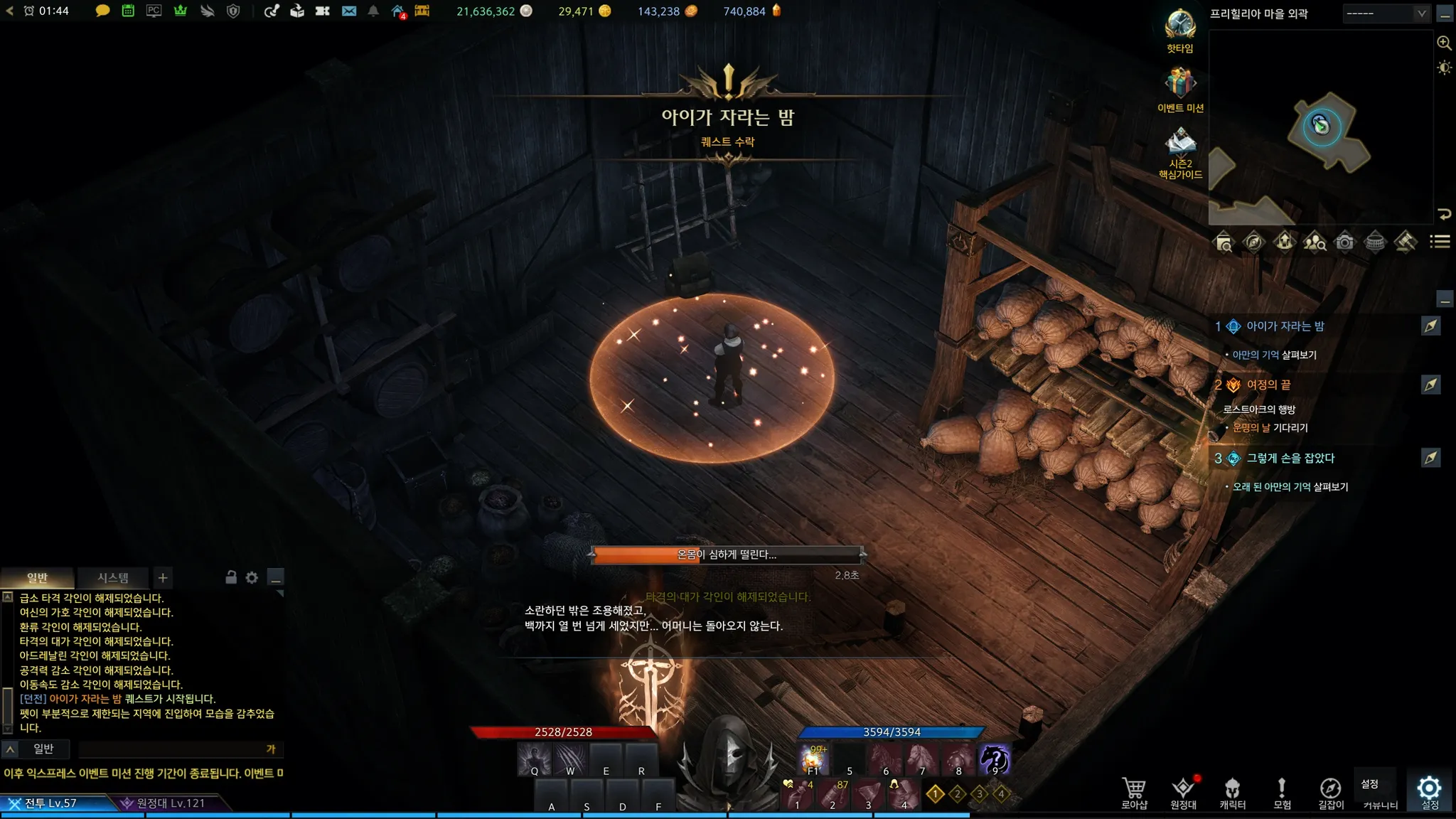Screen dimensions: 1456x819
Task: Open the 원정대 expedition menu
Action: pyautogui.click(x=1183, y=792)
